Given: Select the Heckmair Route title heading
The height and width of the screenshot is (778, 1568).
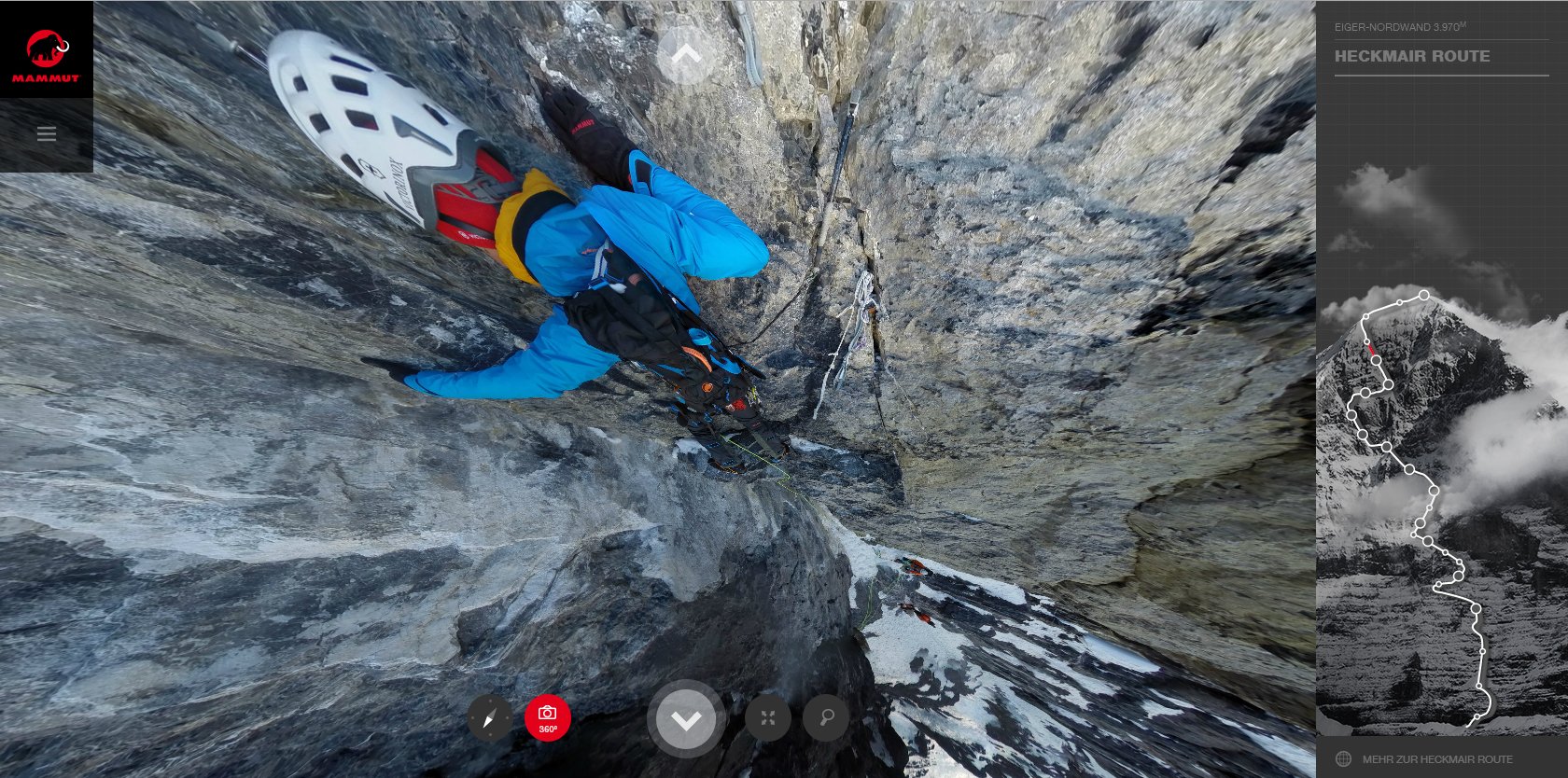Looking at the screenshot, I should [x=1412, y=56].
